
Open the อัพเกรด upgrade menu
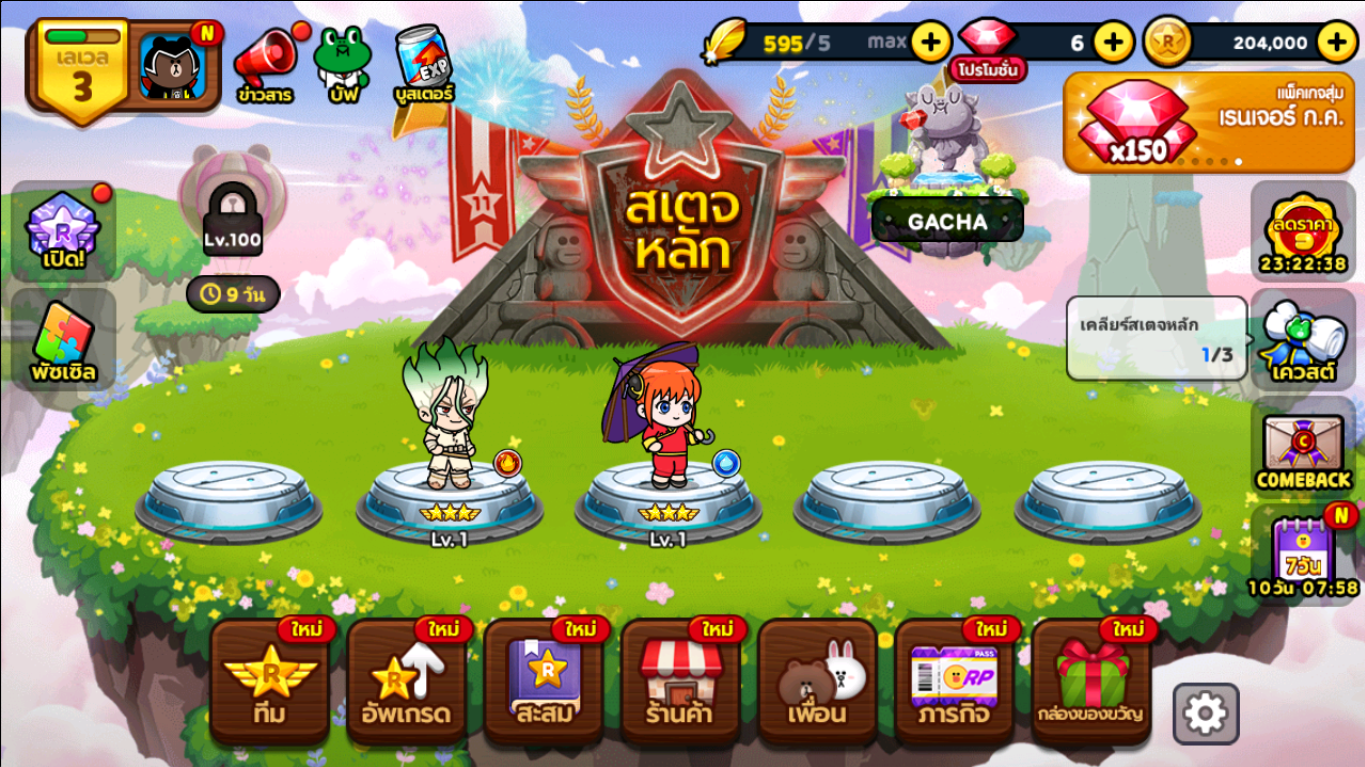coord(406,683)
